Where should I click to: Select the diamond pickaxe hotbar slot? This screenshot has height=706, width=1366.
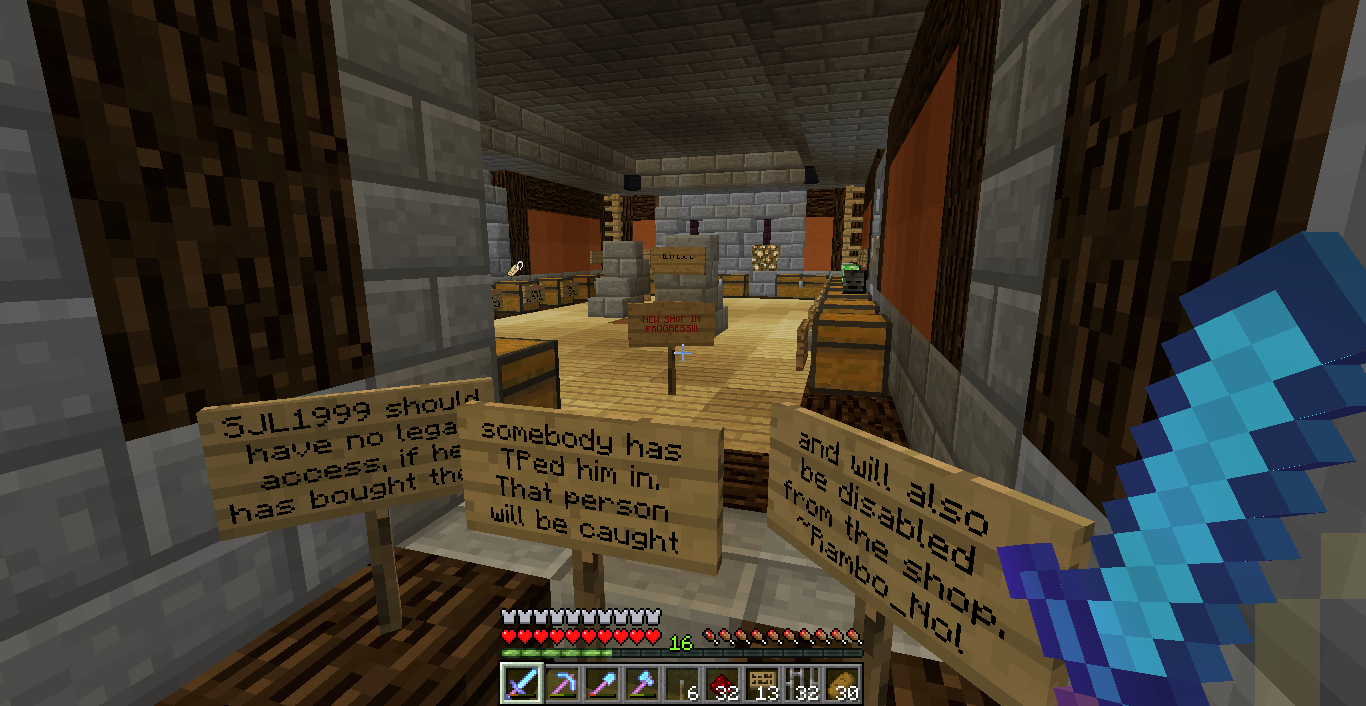562,684
